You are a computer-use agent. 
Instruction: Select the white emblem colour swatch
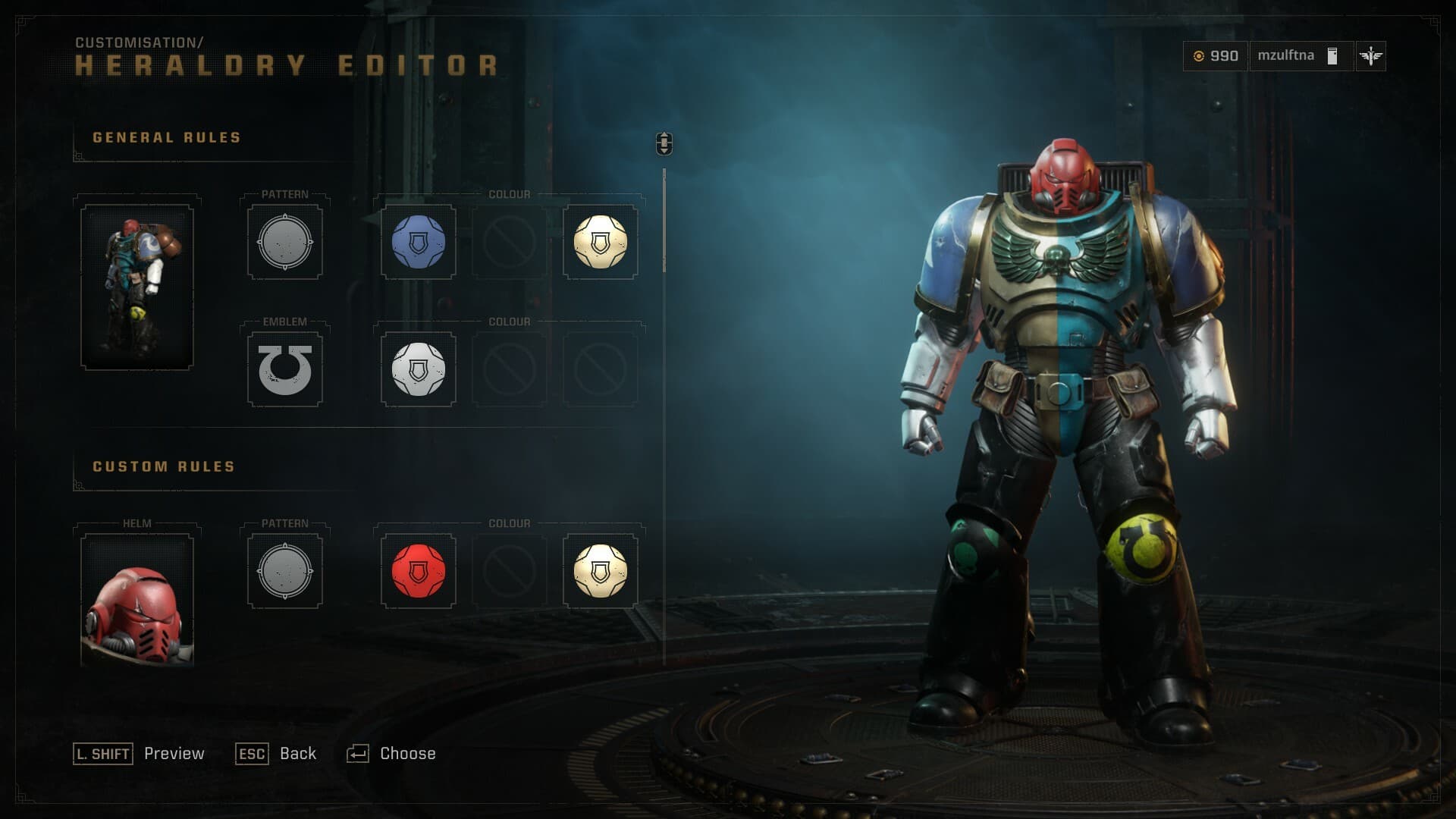pos(418,370)
